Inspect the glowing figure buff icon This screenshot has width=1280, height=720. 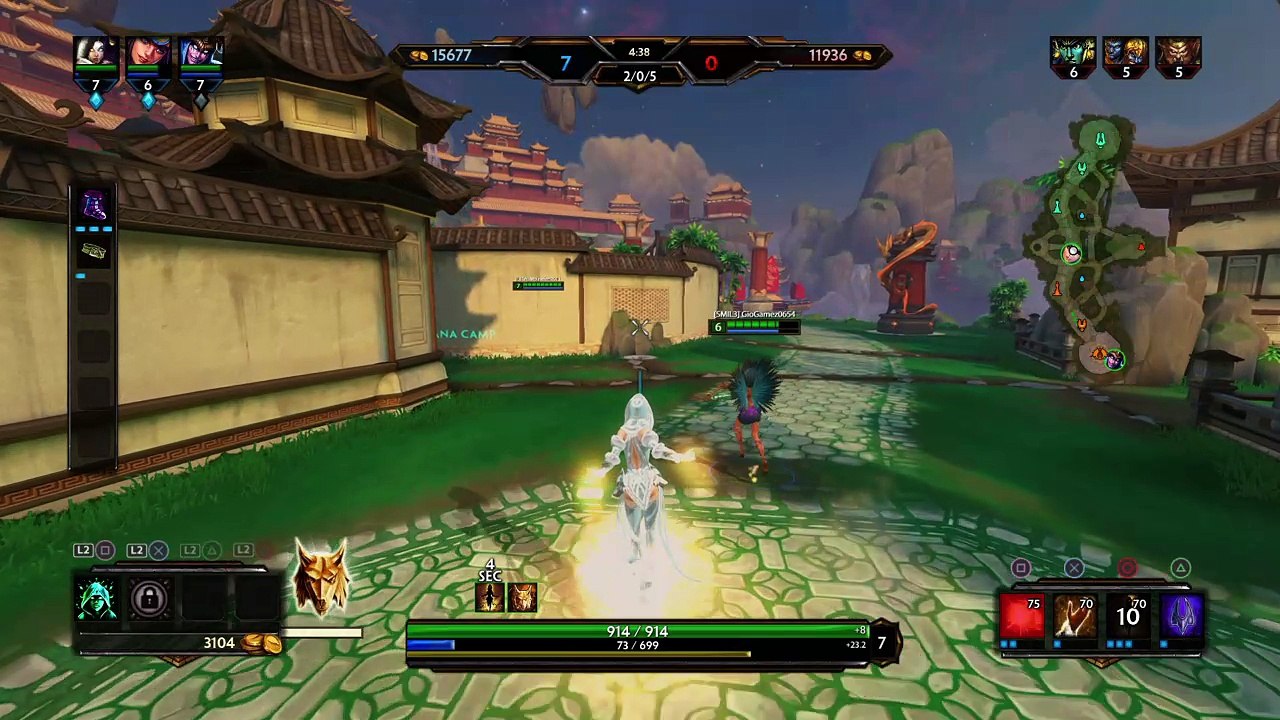click(x=490, y=597)
